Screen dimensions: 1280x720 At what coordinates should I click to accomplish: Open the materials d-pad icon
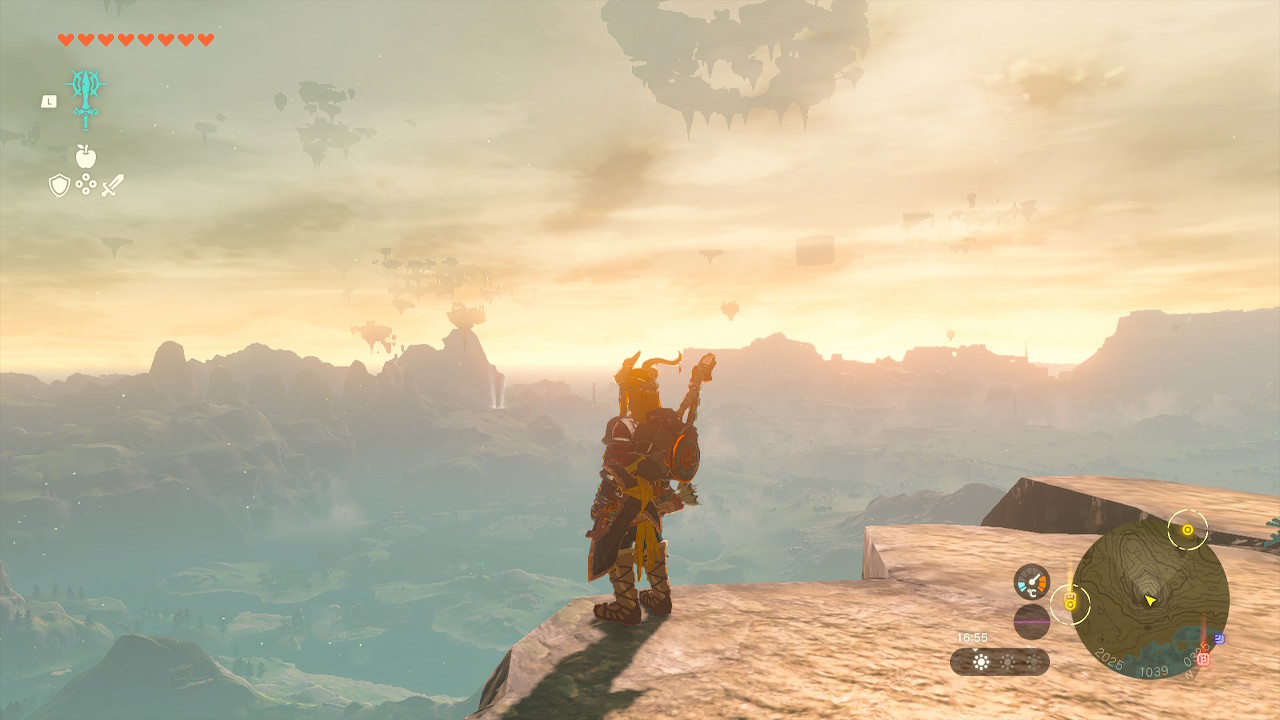pos(86,184)
